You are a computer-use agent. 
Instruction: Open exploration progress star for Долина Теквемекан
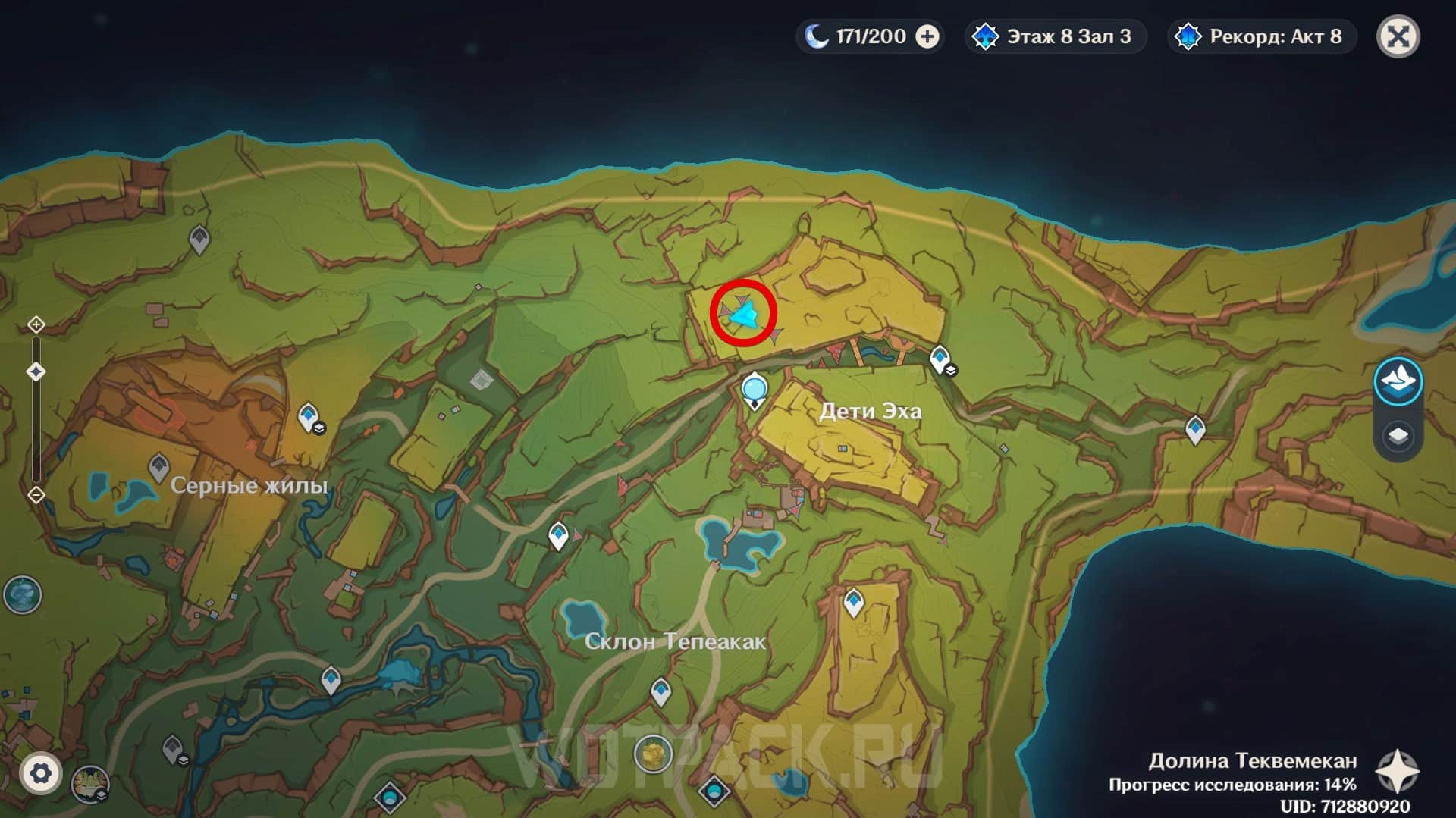1397,772
